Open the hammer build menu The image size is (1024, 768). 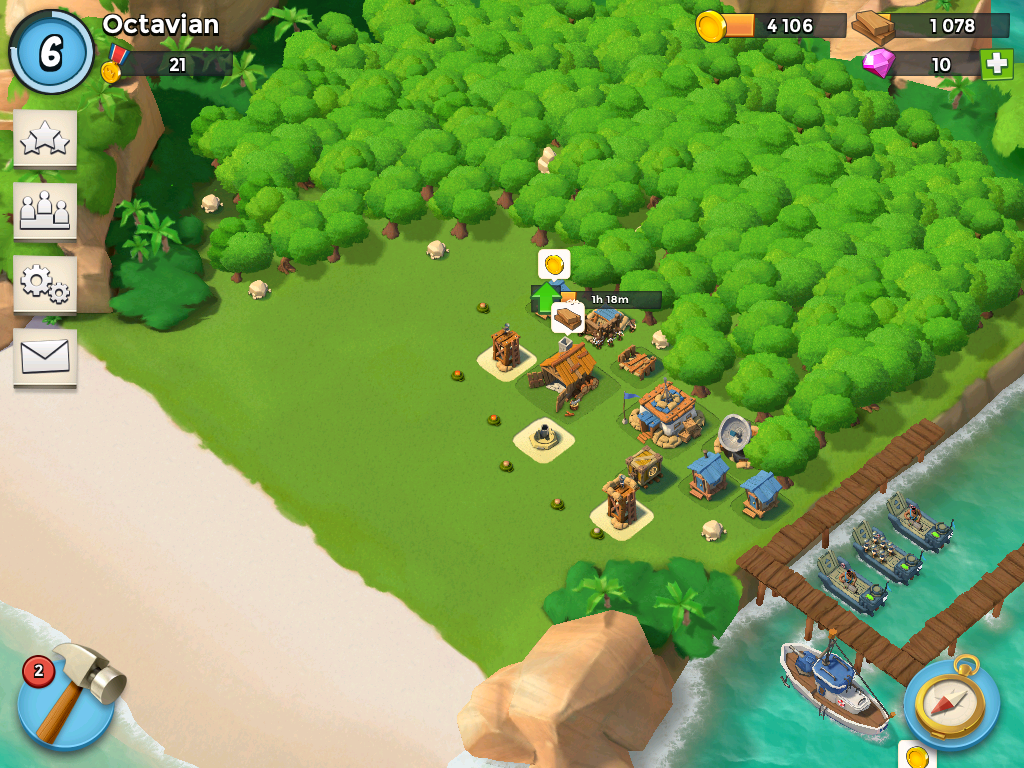[x=68, y=696]
